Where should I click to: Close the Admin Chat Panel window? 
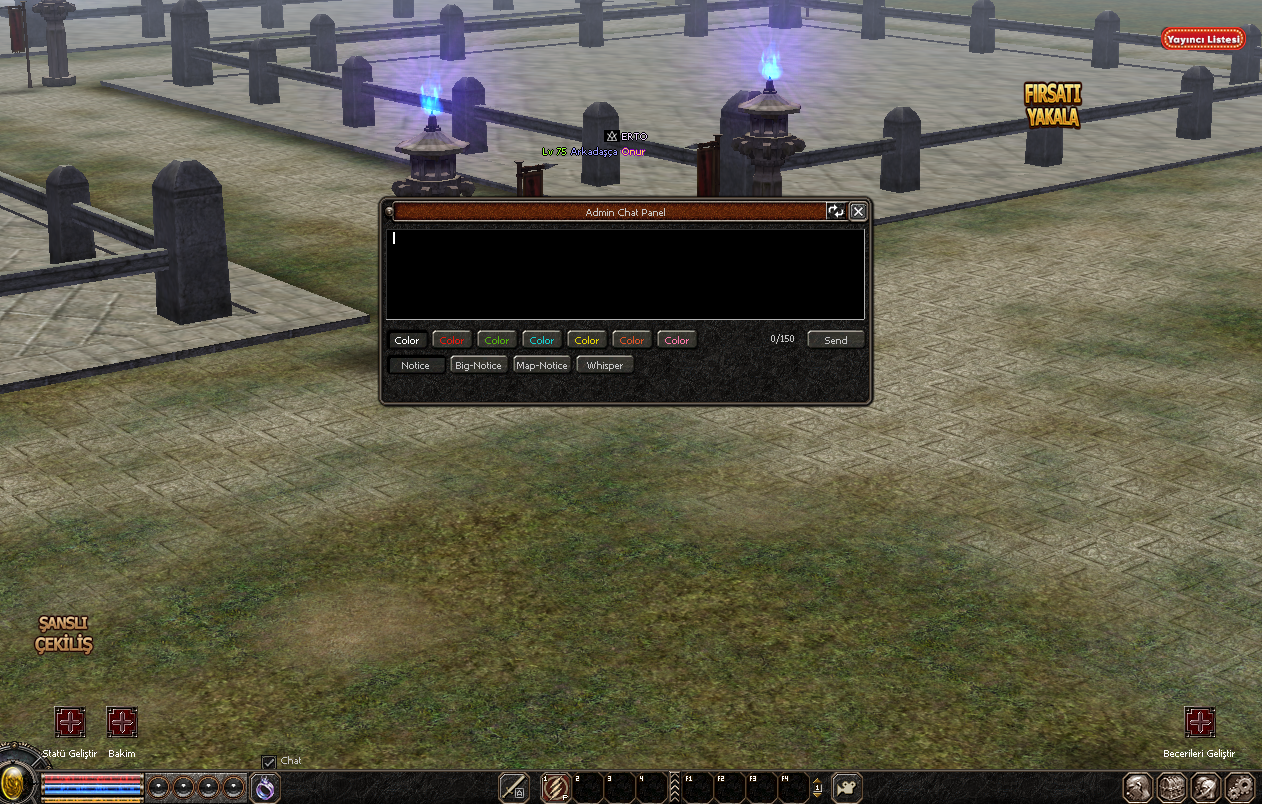click(858, 211)
